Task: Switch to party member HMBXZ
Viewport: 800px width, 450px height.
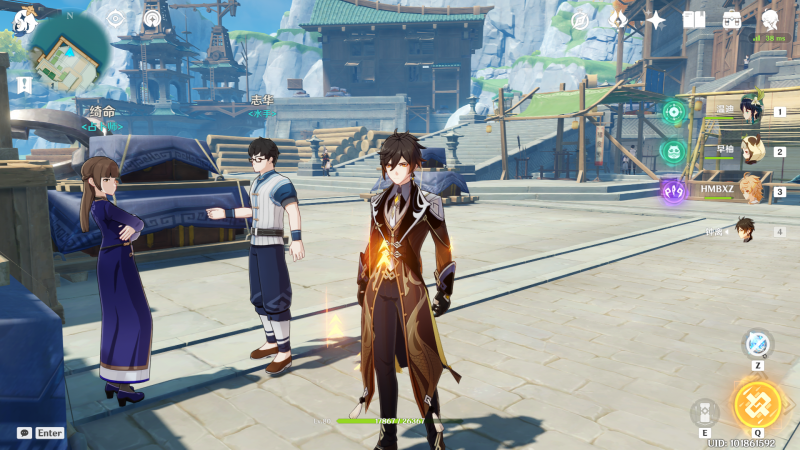Action: 749,191
